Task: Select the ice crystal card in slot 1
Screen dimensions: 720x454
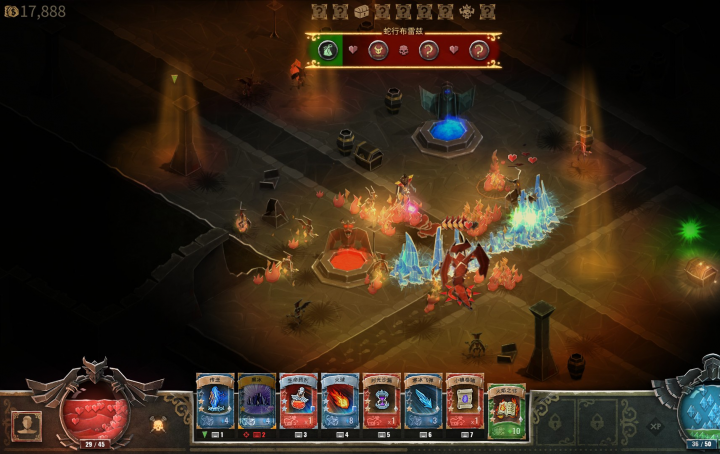Action: tap(215, 402)
